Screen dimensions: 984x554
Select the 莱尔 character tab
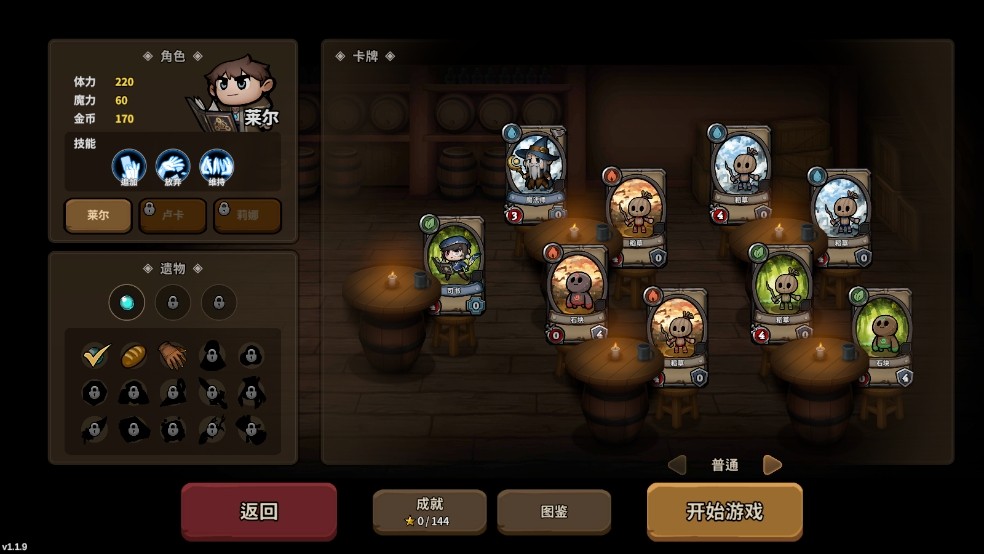[x=98, y=215]
